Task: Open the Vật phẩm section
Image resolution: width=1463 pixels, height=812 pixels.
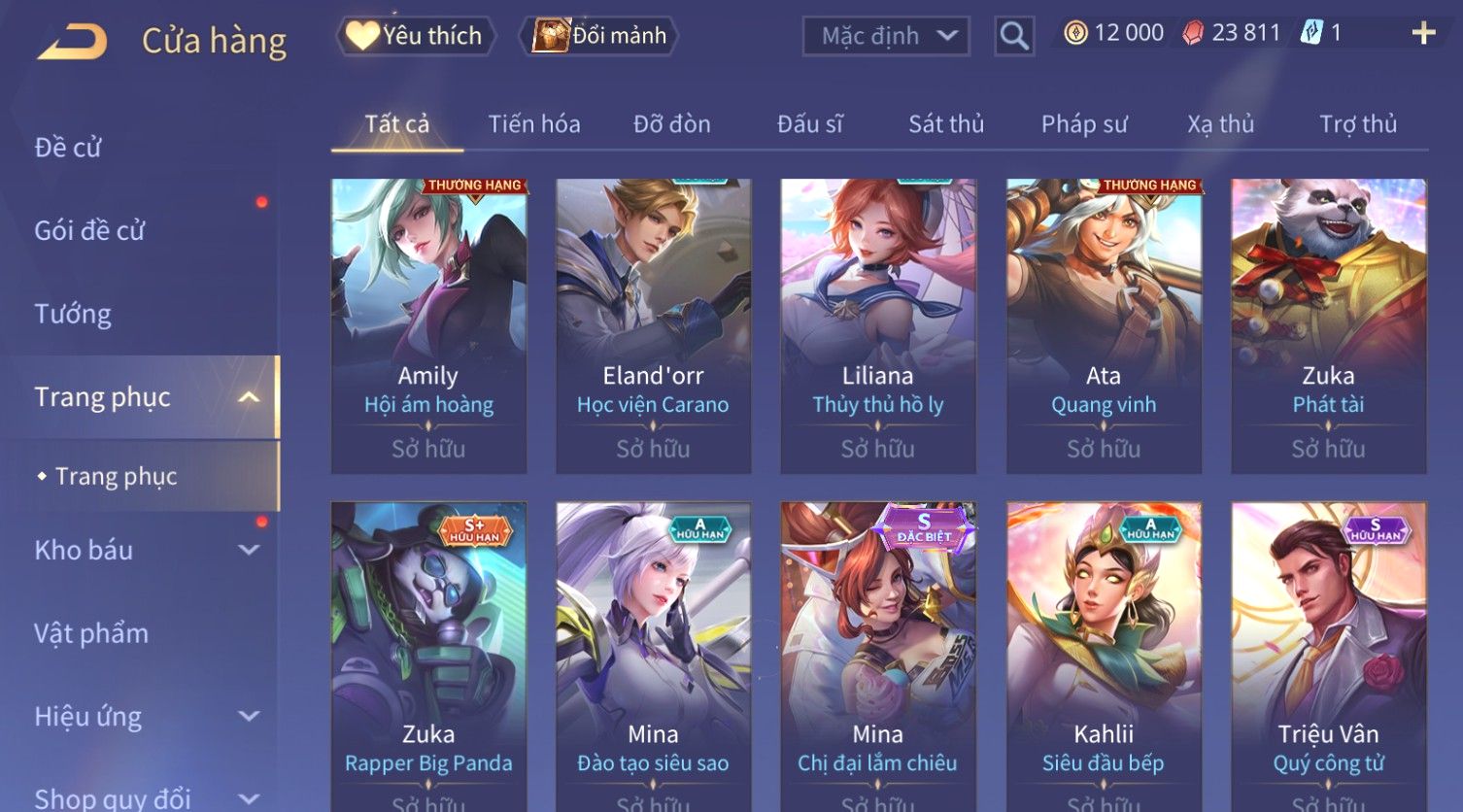Action: tap(91, 633)
